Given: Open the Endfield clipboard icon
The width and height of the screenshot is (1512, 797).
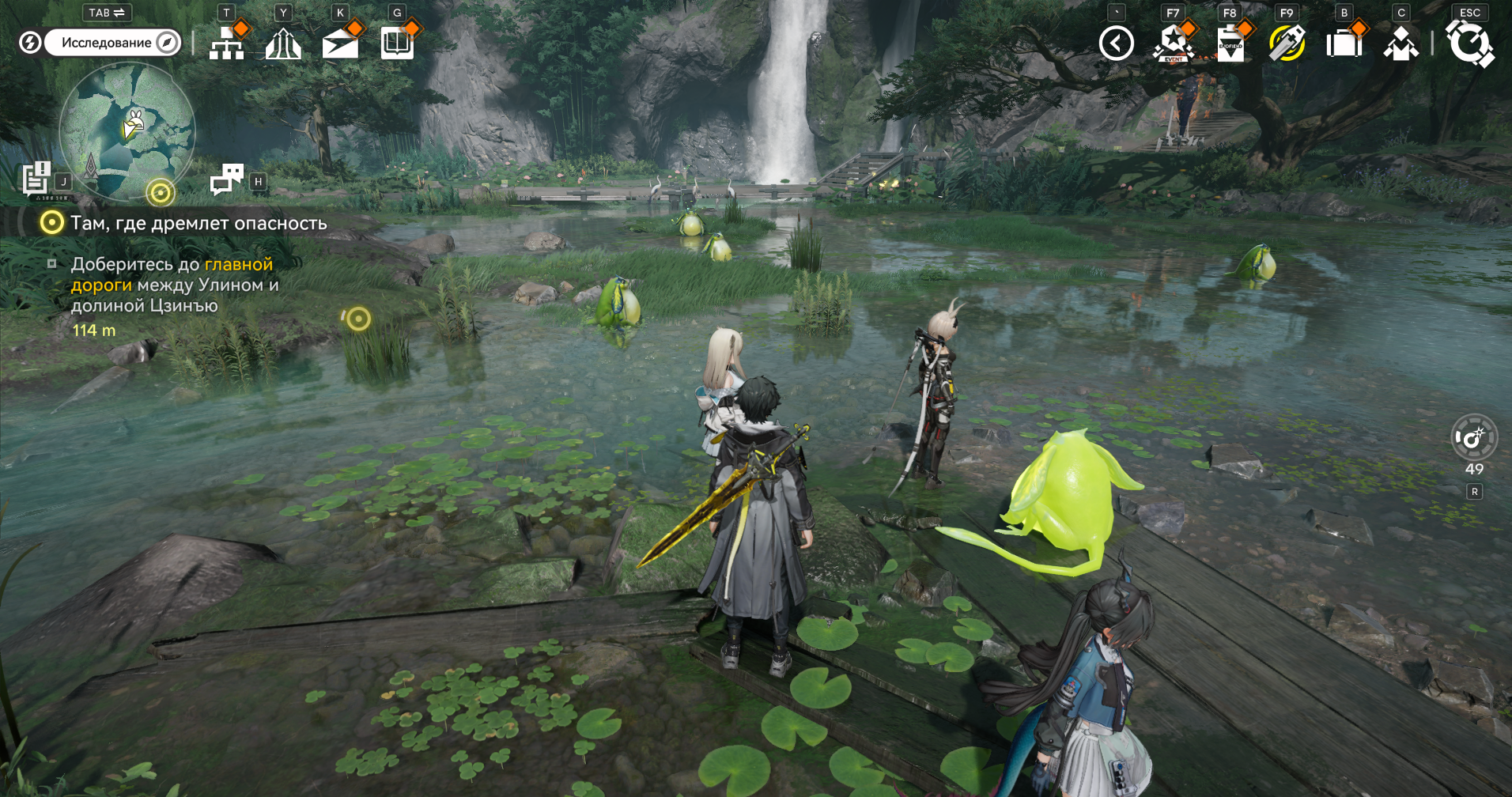Looking at the screenshot, I should pyautogui.click(x=1230, y=43).
